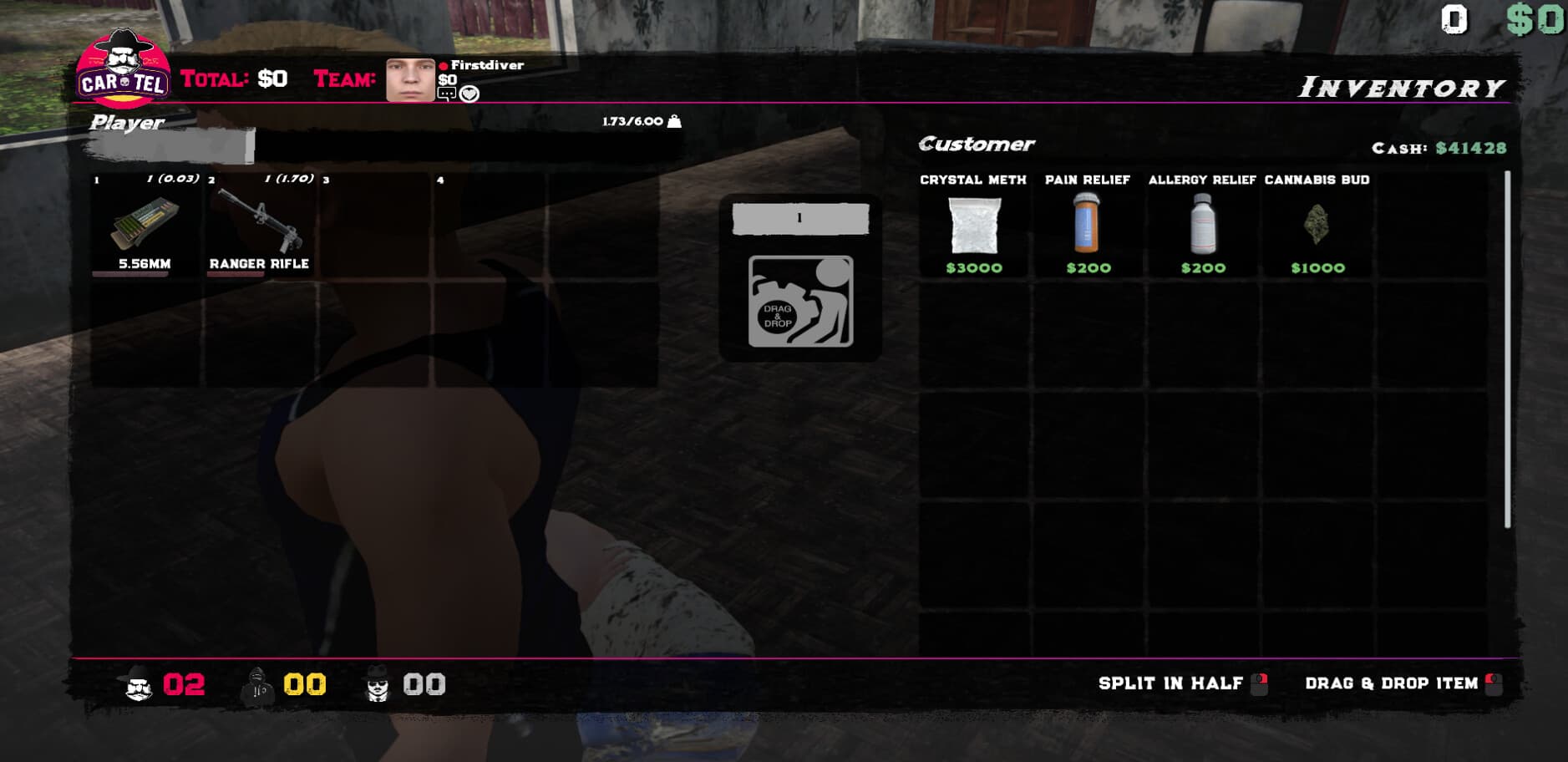Click the Crystal Meth bag icon
Screen dimensions: 1568x762
(974, 226)
